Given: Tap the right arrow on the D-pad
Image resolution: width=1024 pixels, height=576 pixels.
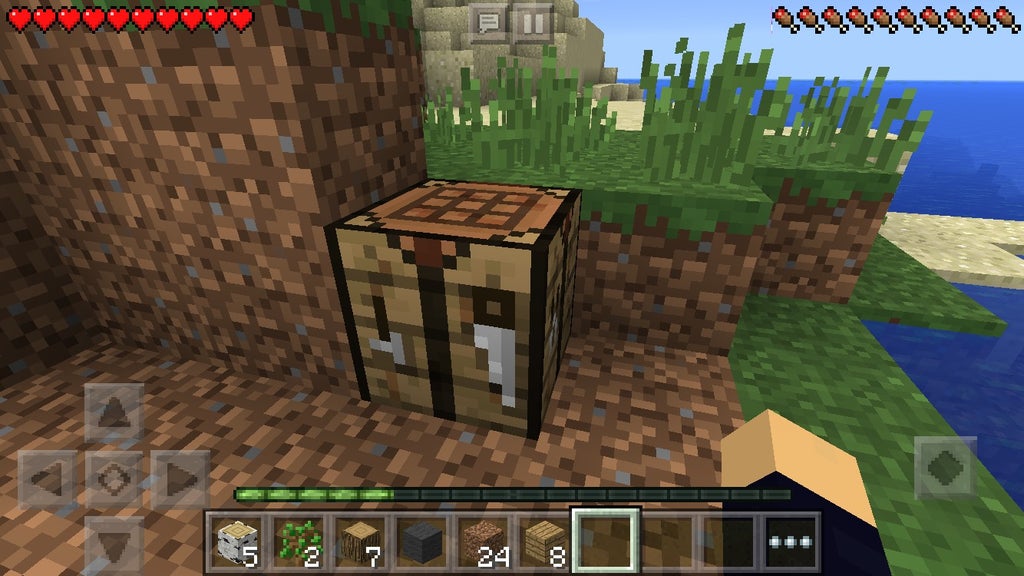Looking at the screenshot, I should (180, 479).
